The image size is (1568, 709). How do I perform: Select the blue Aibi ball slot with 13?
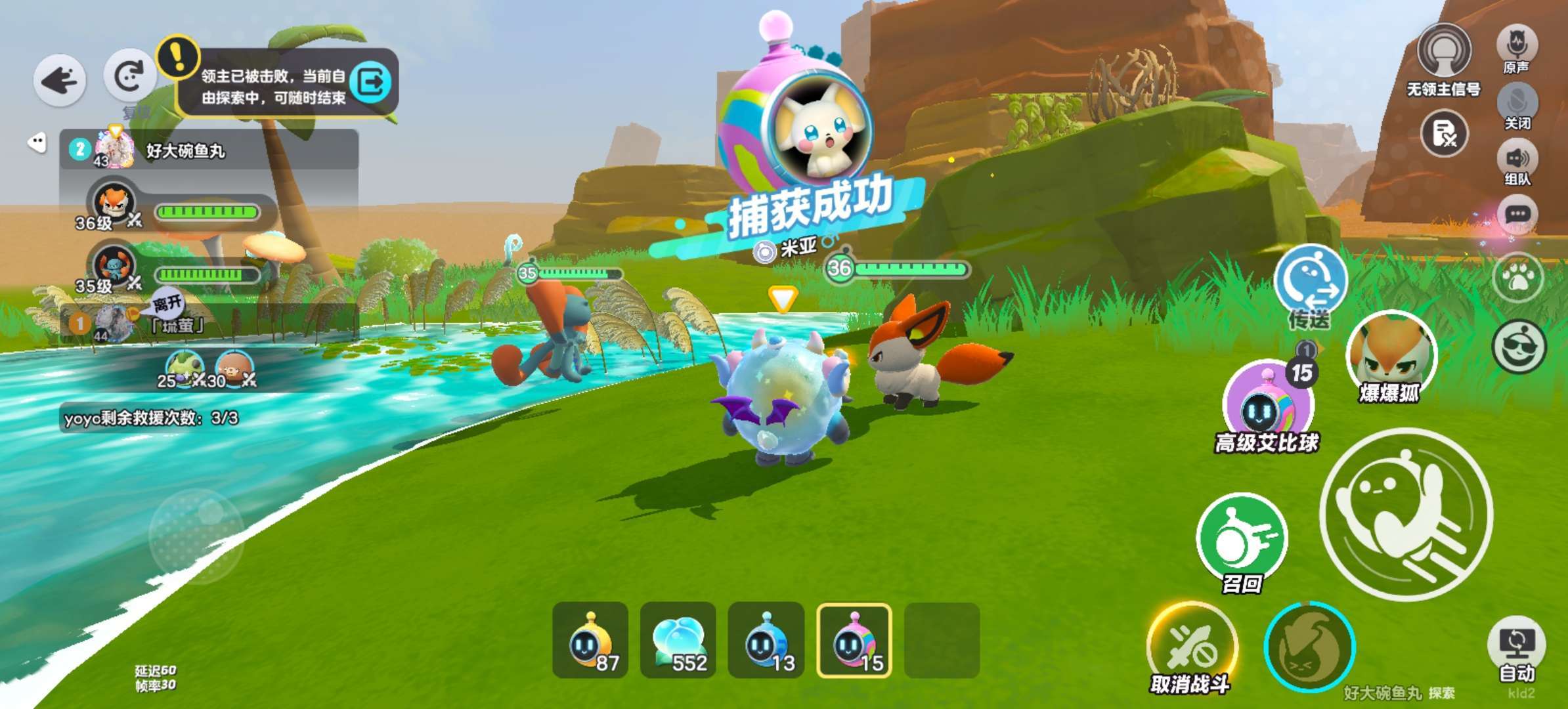[766, 640]
